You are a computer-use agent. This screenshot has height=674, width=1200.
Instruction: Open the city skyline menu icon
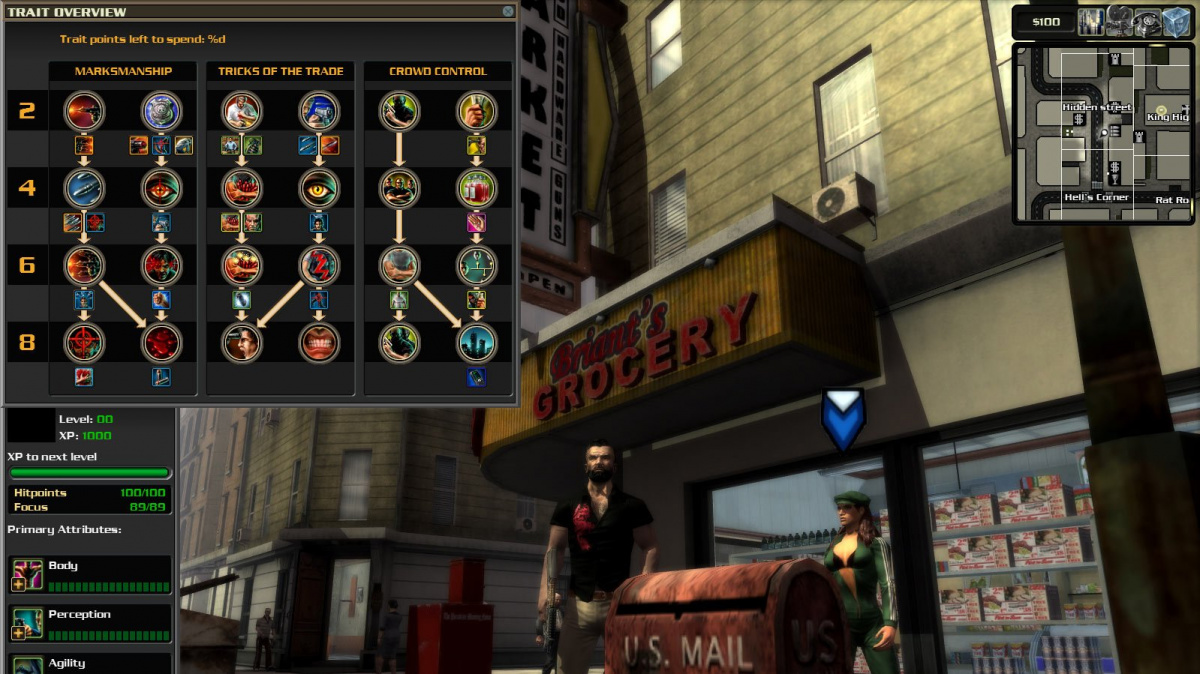point(1090,22)
